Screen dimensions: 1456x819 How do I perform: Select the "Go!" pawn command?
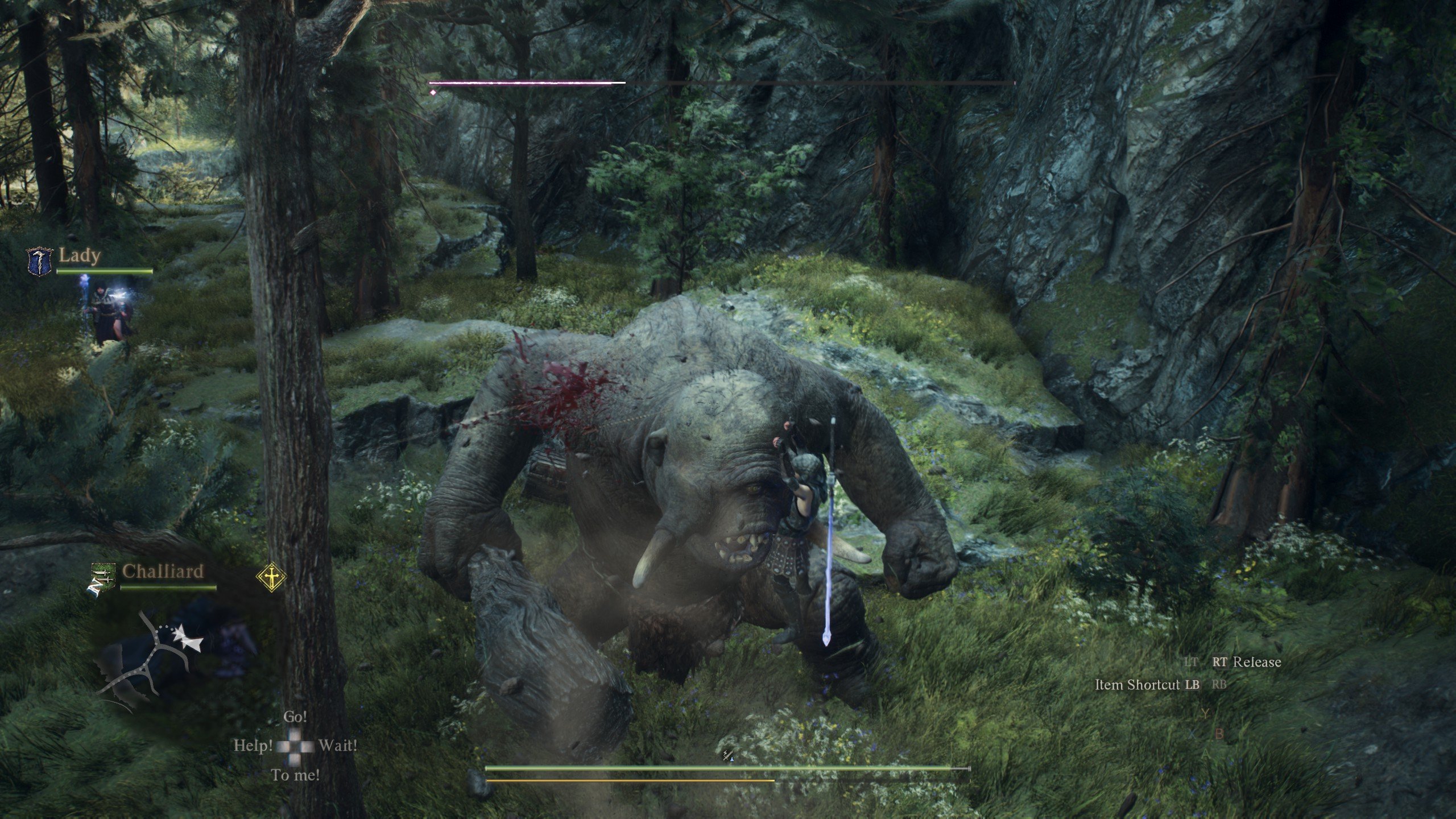(x=295, y=717)
